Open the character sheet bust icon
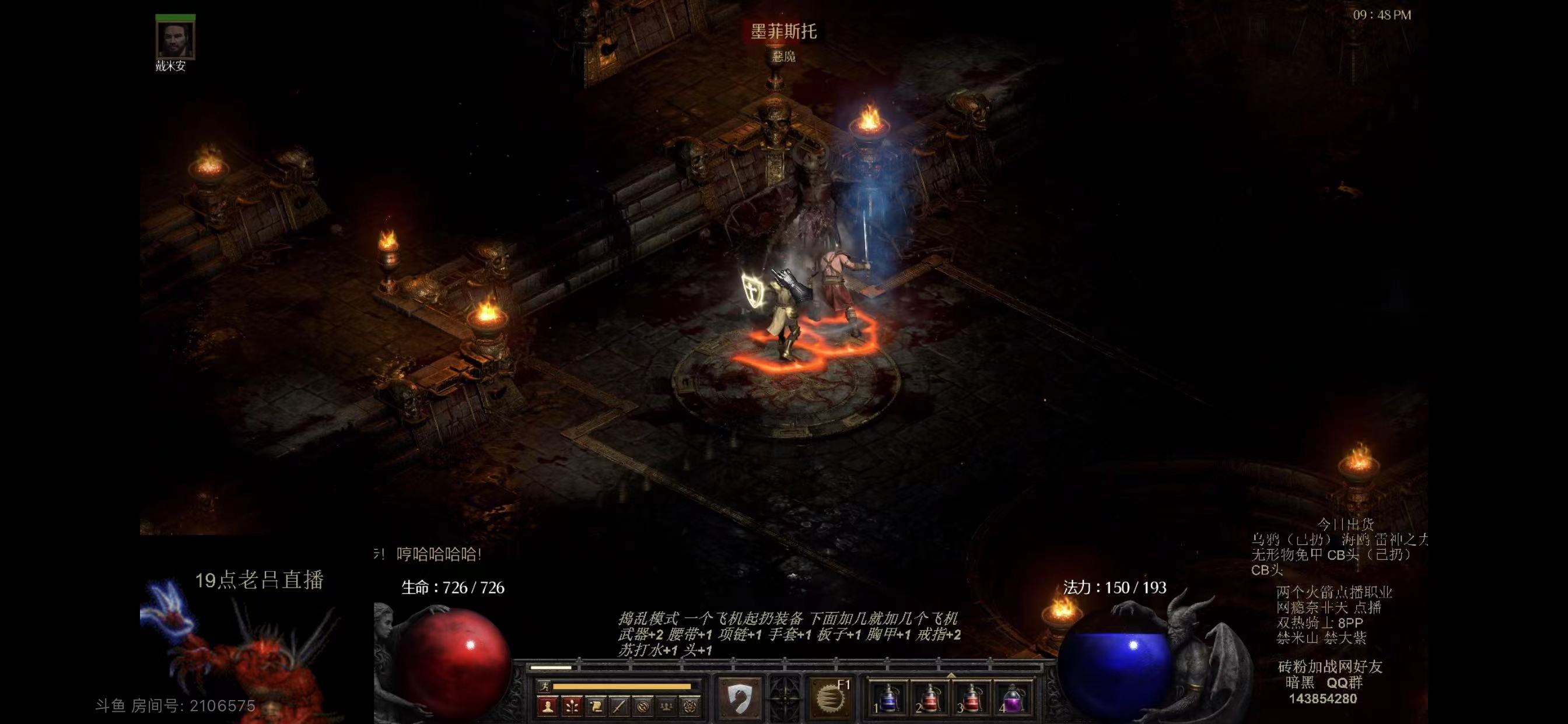This screenshot has height=724, width=1568. pos(548,707)
